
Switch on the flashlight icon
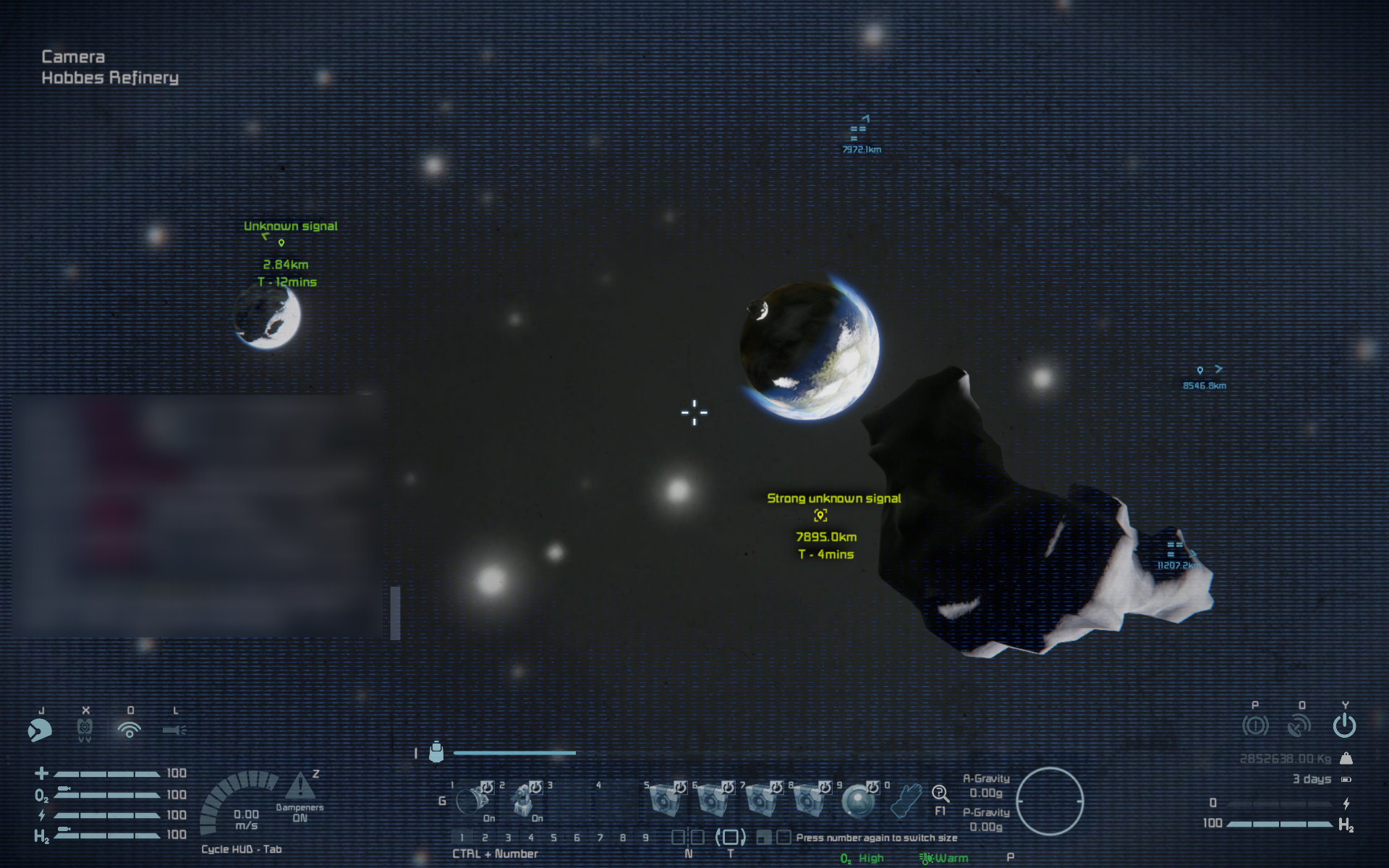174,730
